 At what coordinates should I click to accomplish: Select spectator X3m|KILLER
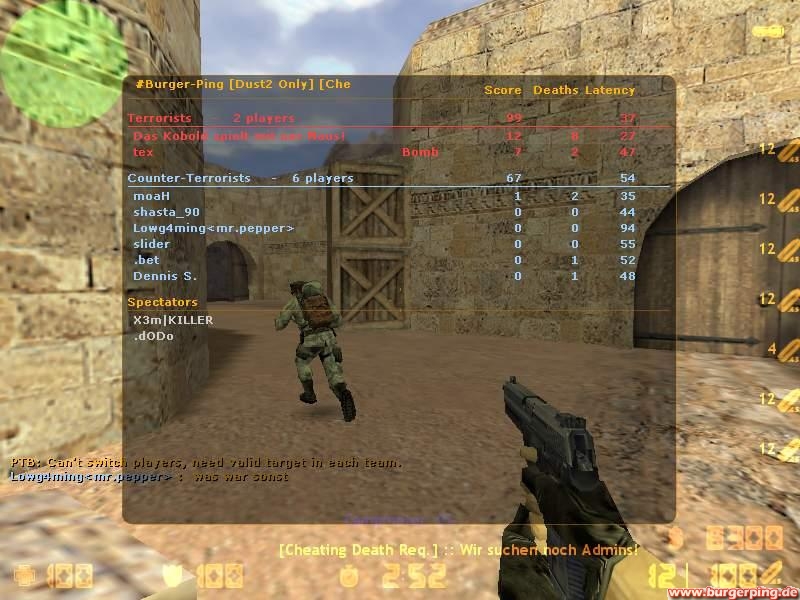point(172,320)
